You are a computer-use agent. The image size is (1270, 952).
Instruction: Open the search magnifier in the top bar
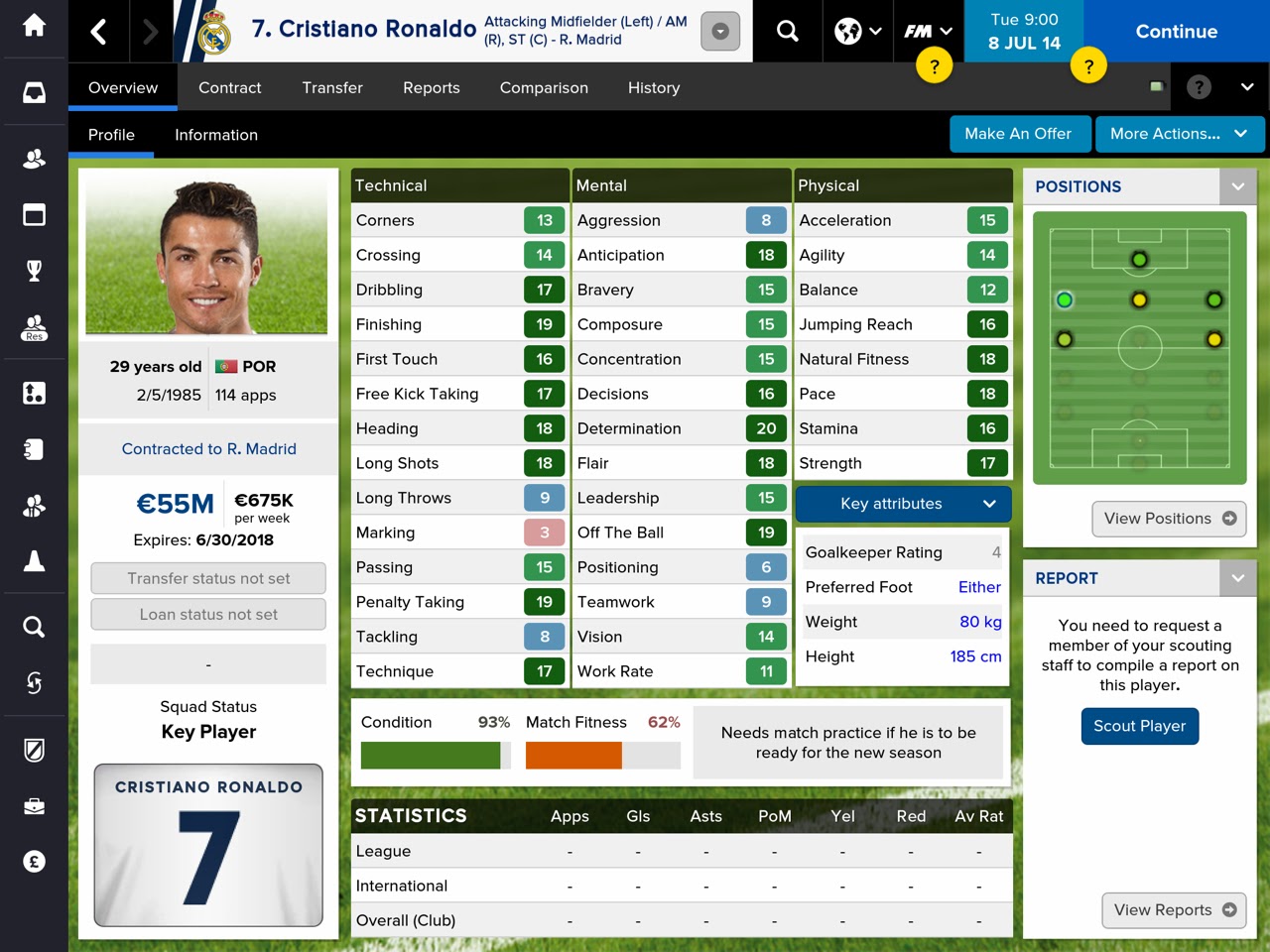click(x=787, y=30)
